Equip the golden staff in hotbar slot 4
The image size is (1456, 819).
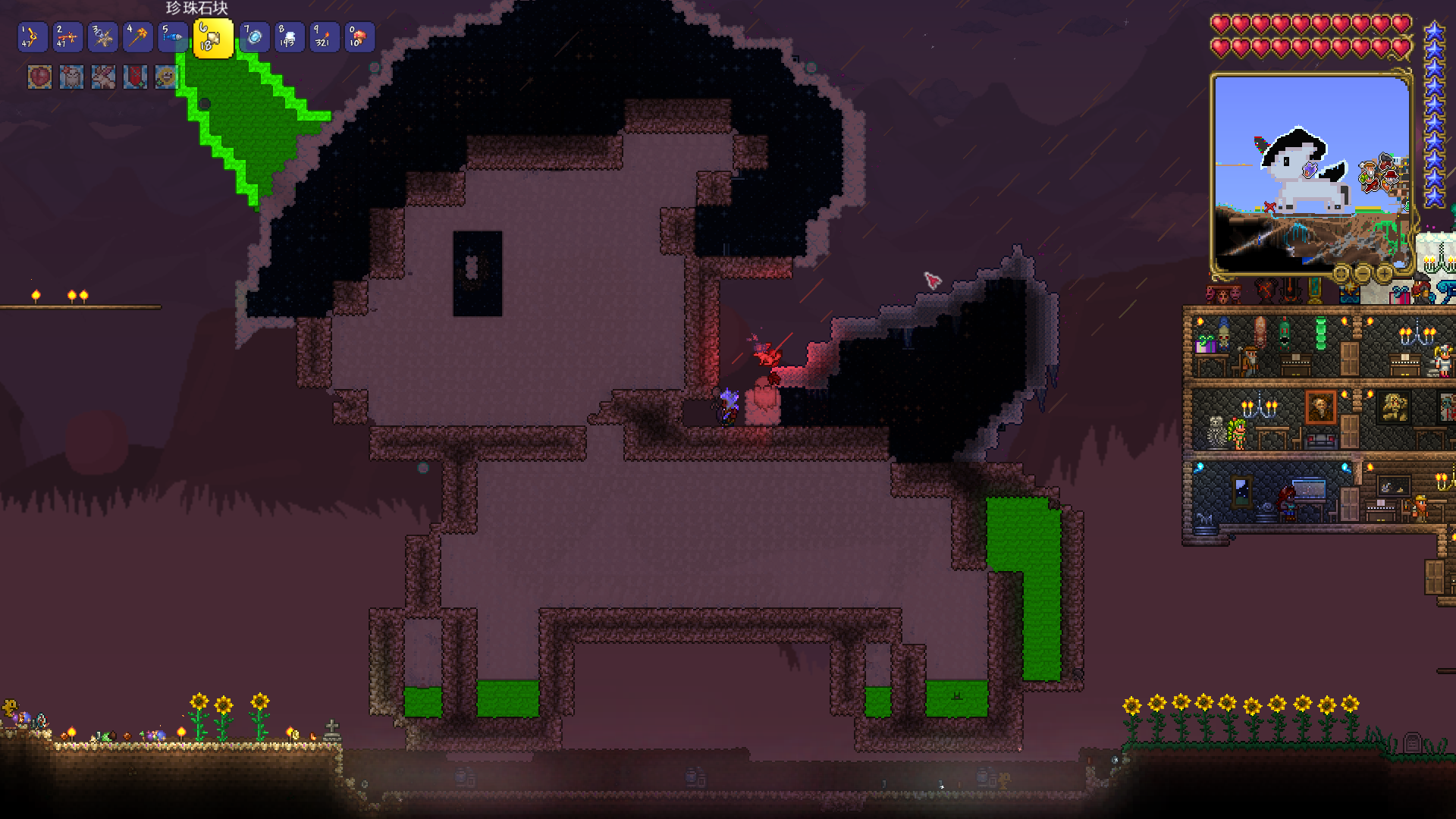pyautogui.click(x=138, y=37)
